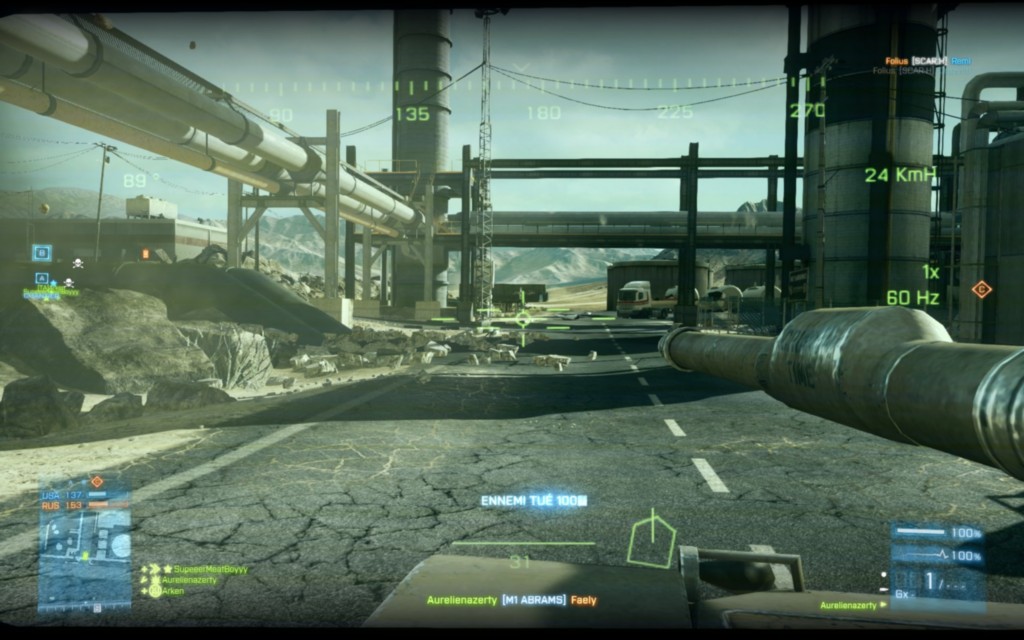Click the minimap in the bottom-left HUD
Screen dimensions: 1024x640
84,544
